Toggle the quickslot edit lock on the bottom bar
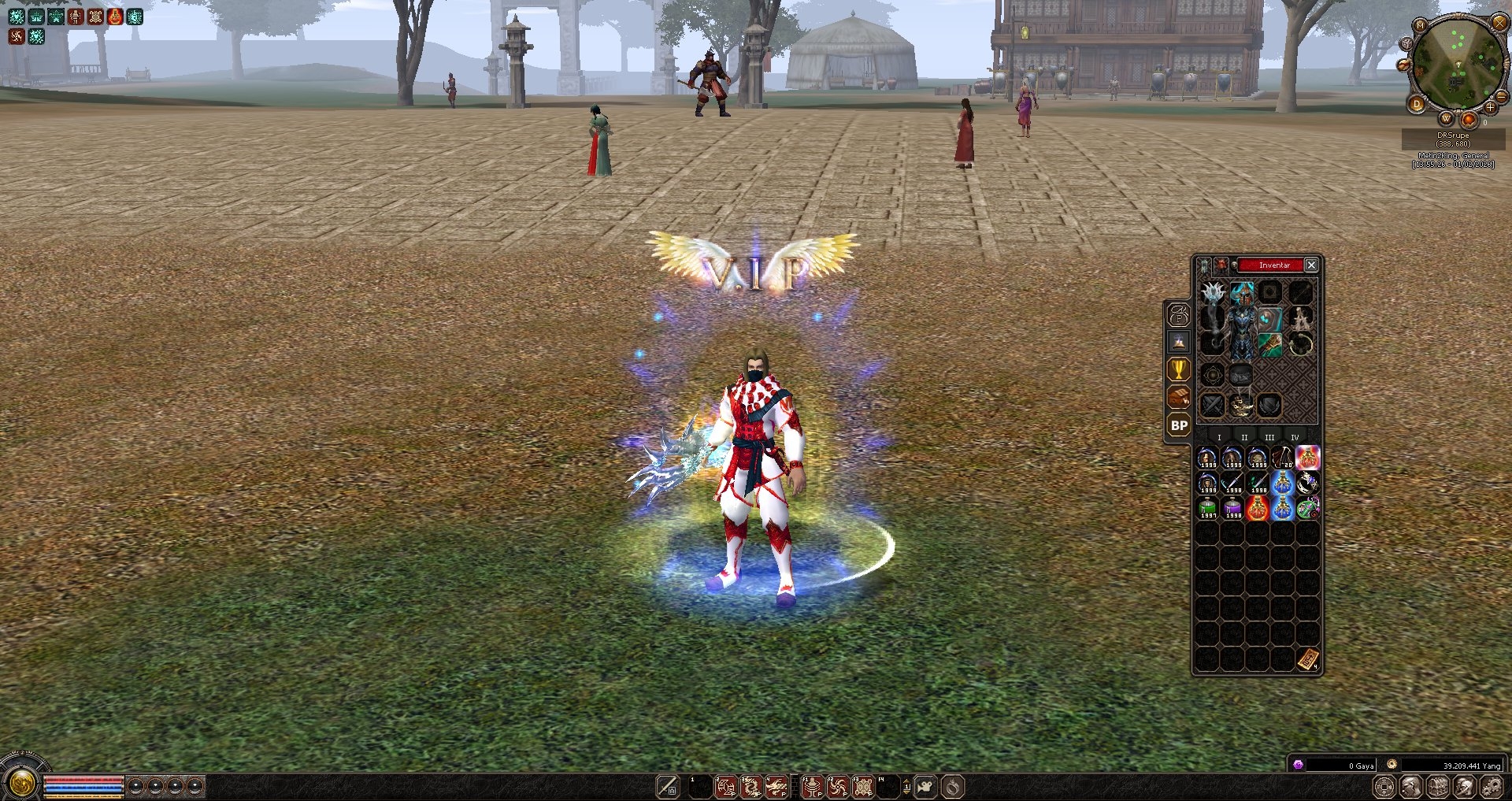 click(668, 785)
